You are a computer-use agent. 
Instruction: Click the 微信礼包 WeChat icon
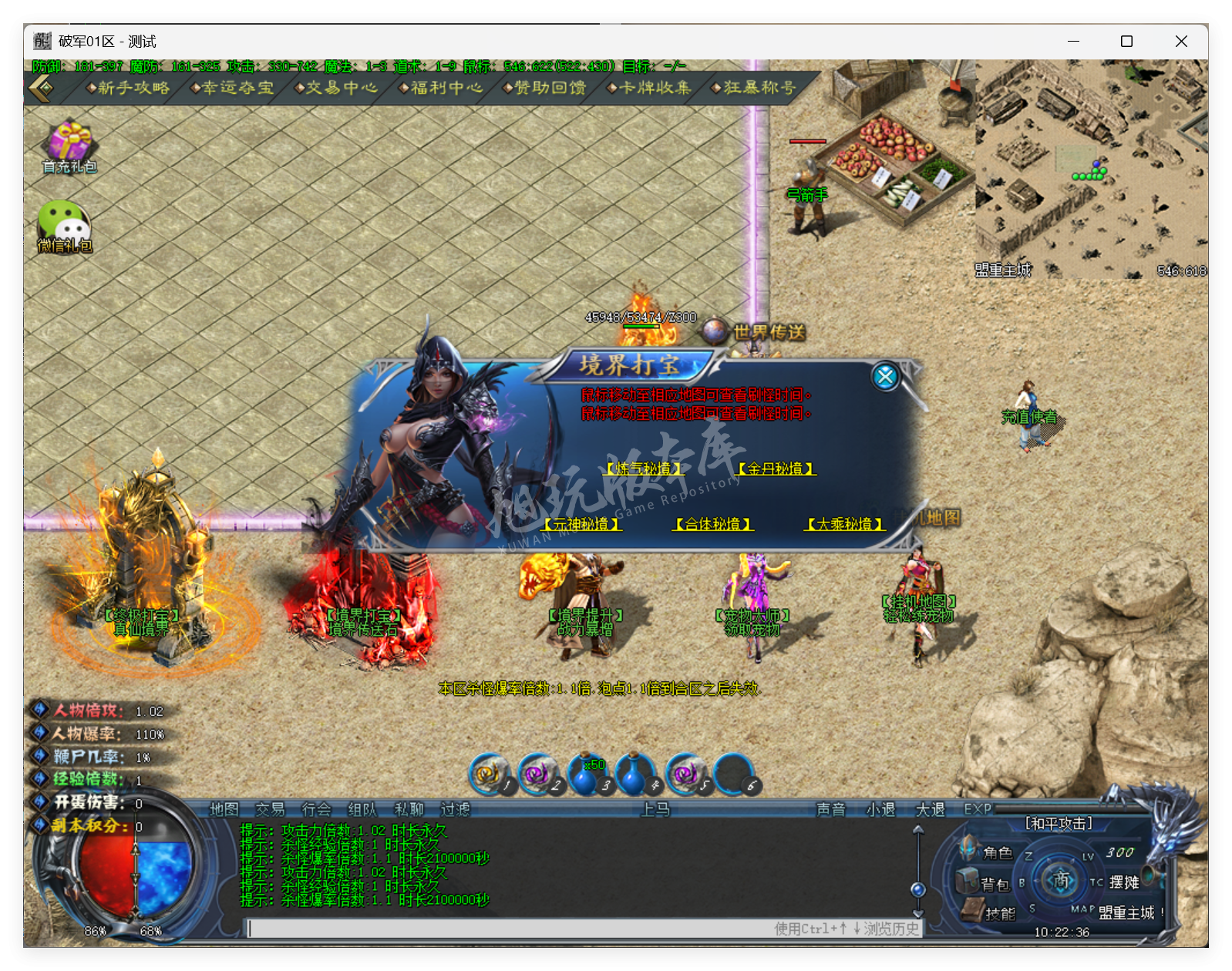65,223
